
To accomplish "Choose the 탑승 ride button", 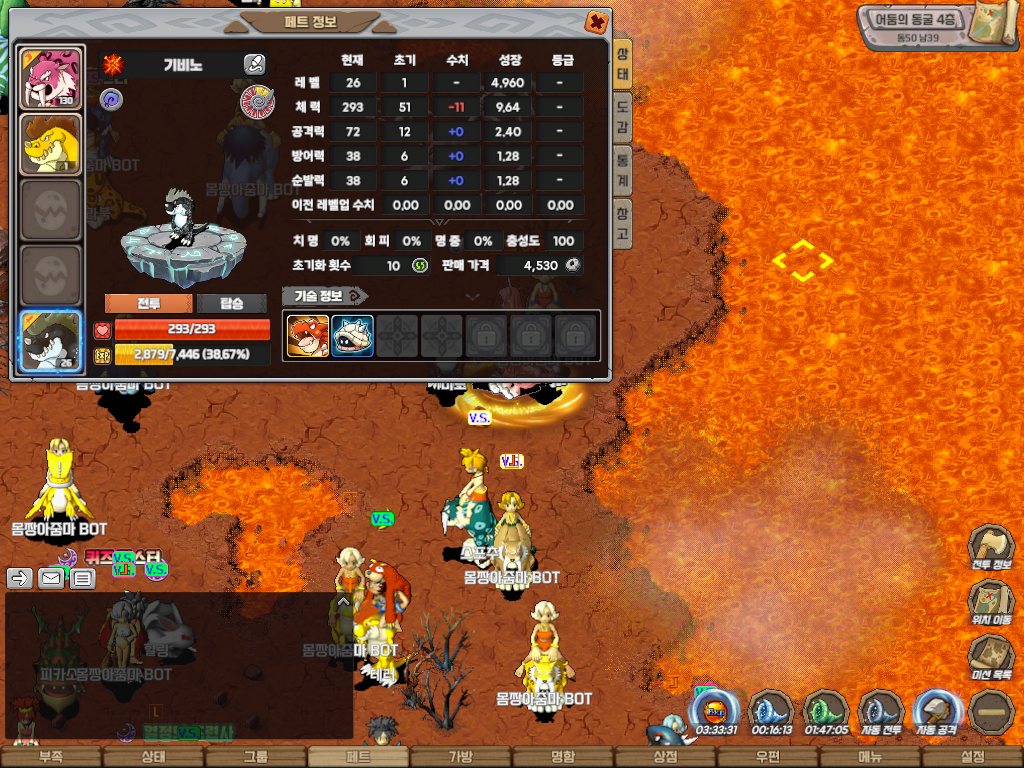I will pyautogui.click(x=232, y=304).
